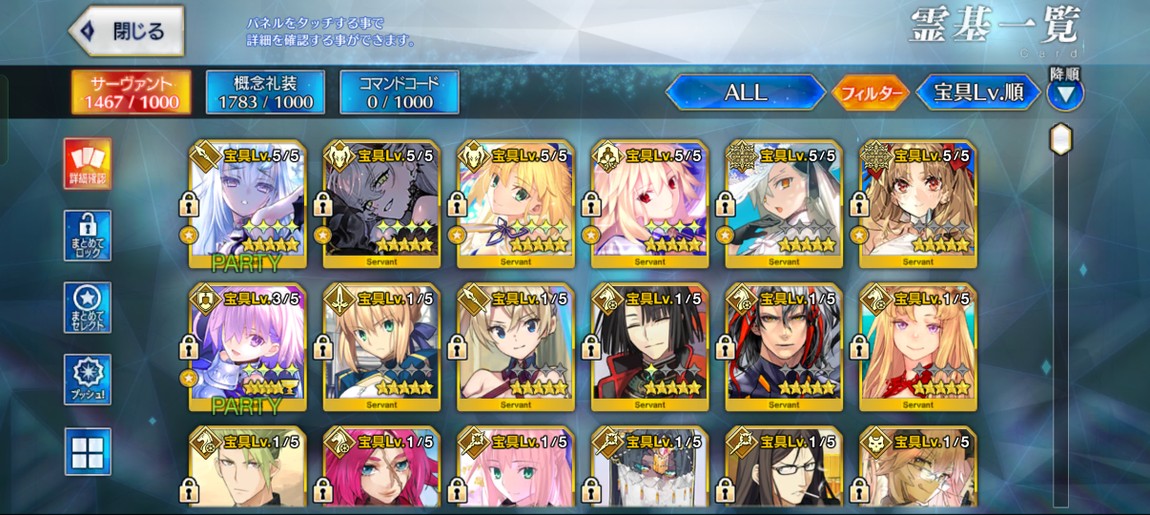Open the プッシュ! gear button
Viewport: 1150px width, 515px height.
tap(87, 380)
